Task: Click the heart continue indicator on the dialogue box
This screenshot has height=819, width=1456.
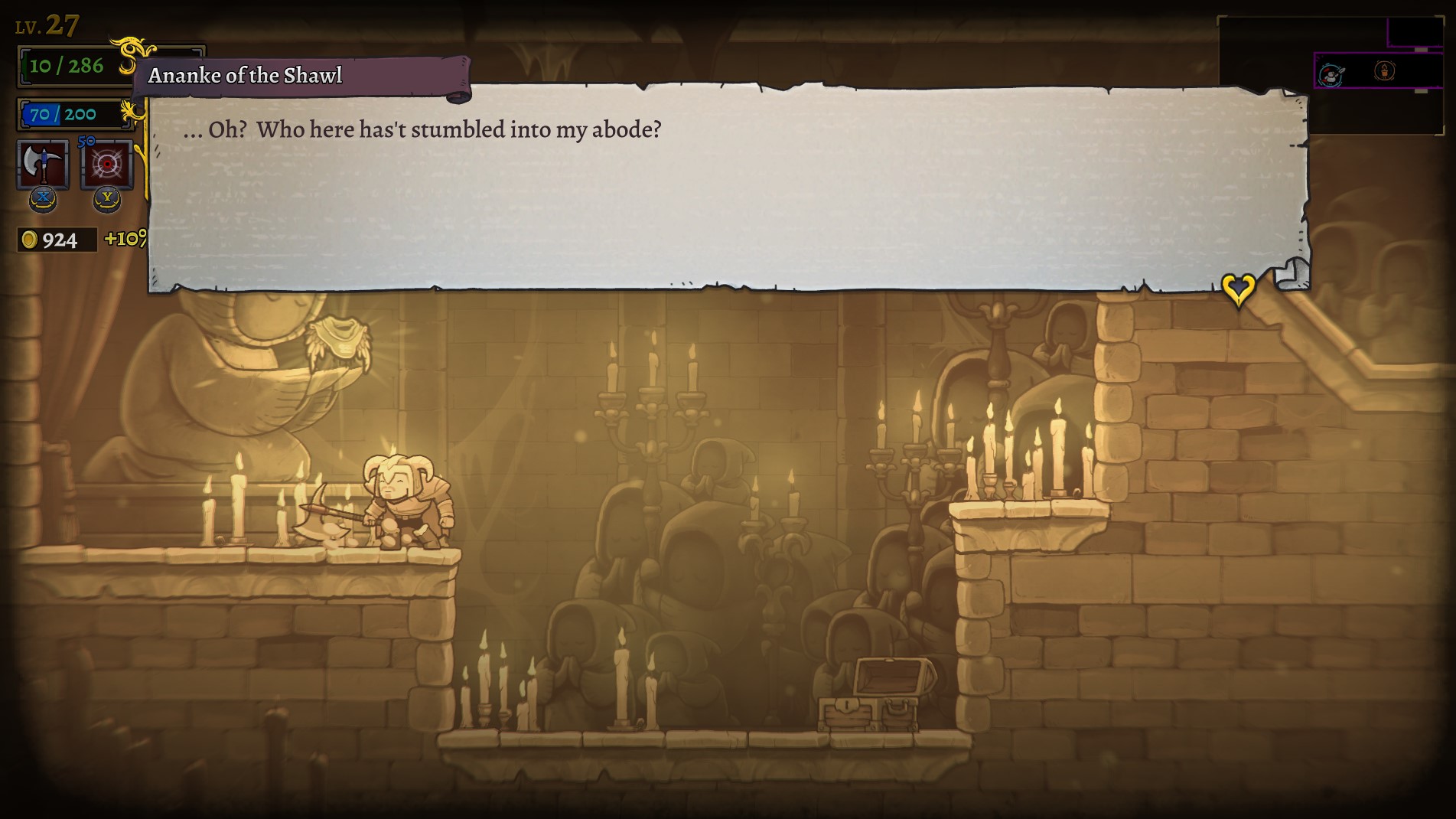Action: point(1239,289)
